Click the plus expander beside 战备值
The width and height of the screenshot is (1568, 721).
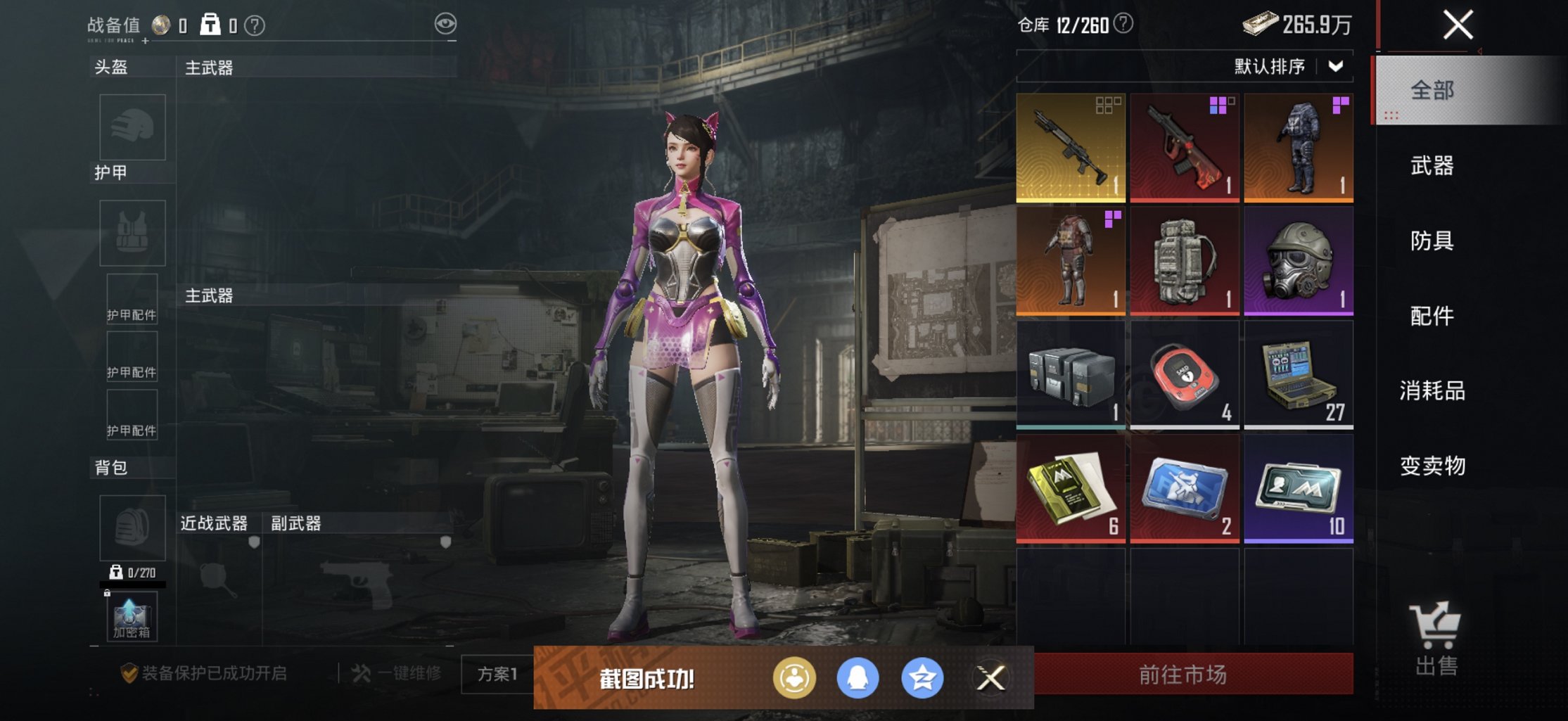[x=144, y=41]
